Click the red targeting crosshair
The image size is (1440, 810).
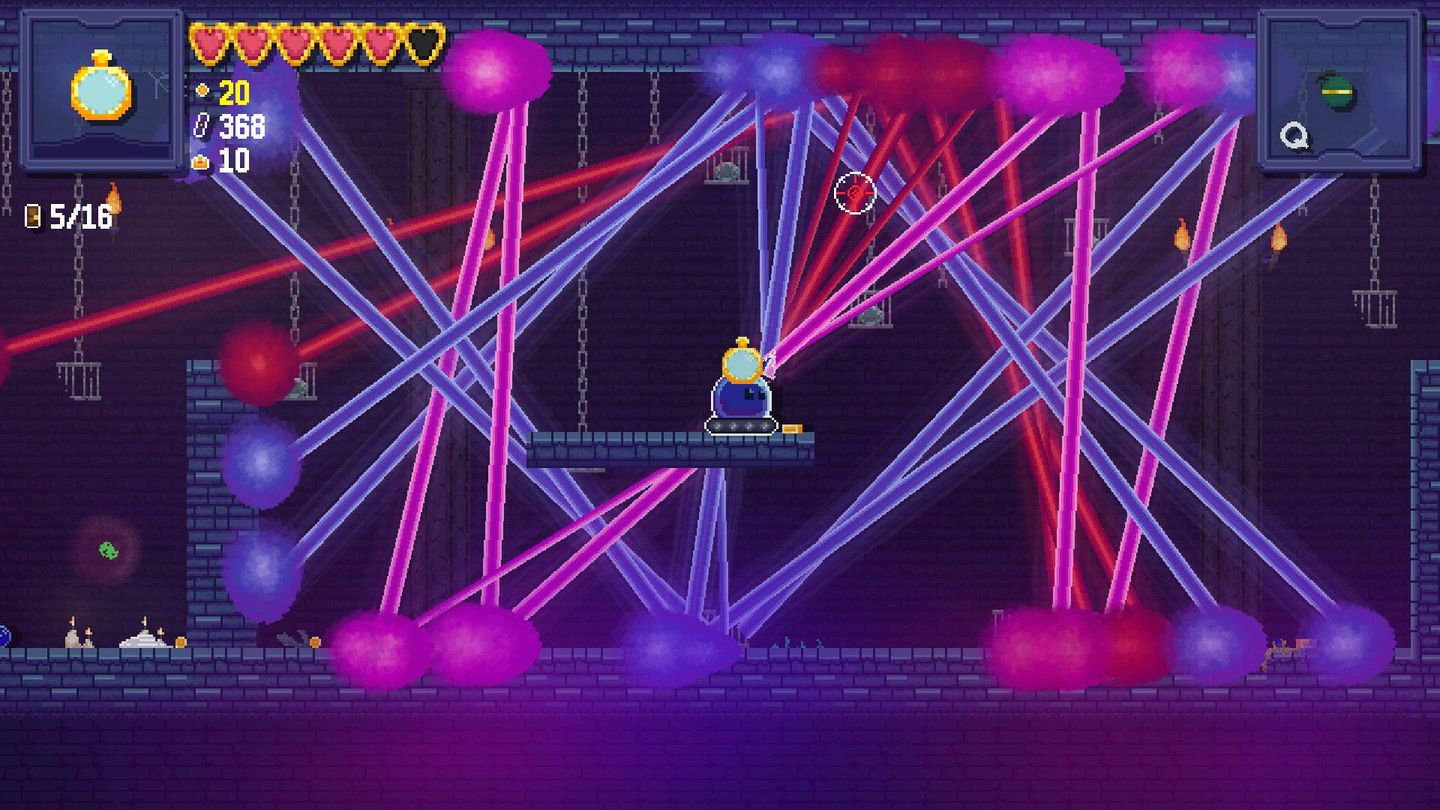tap(855, 190)
